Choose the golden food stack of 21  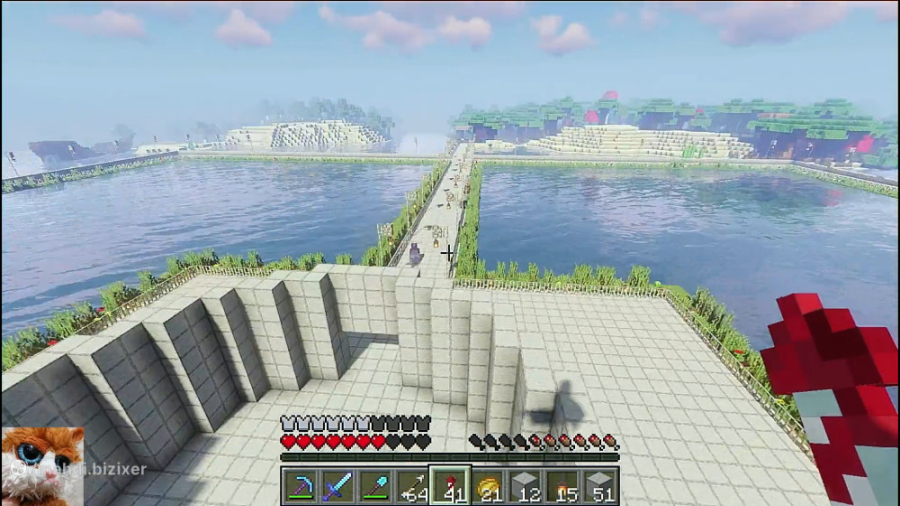(x=487, y=486)
